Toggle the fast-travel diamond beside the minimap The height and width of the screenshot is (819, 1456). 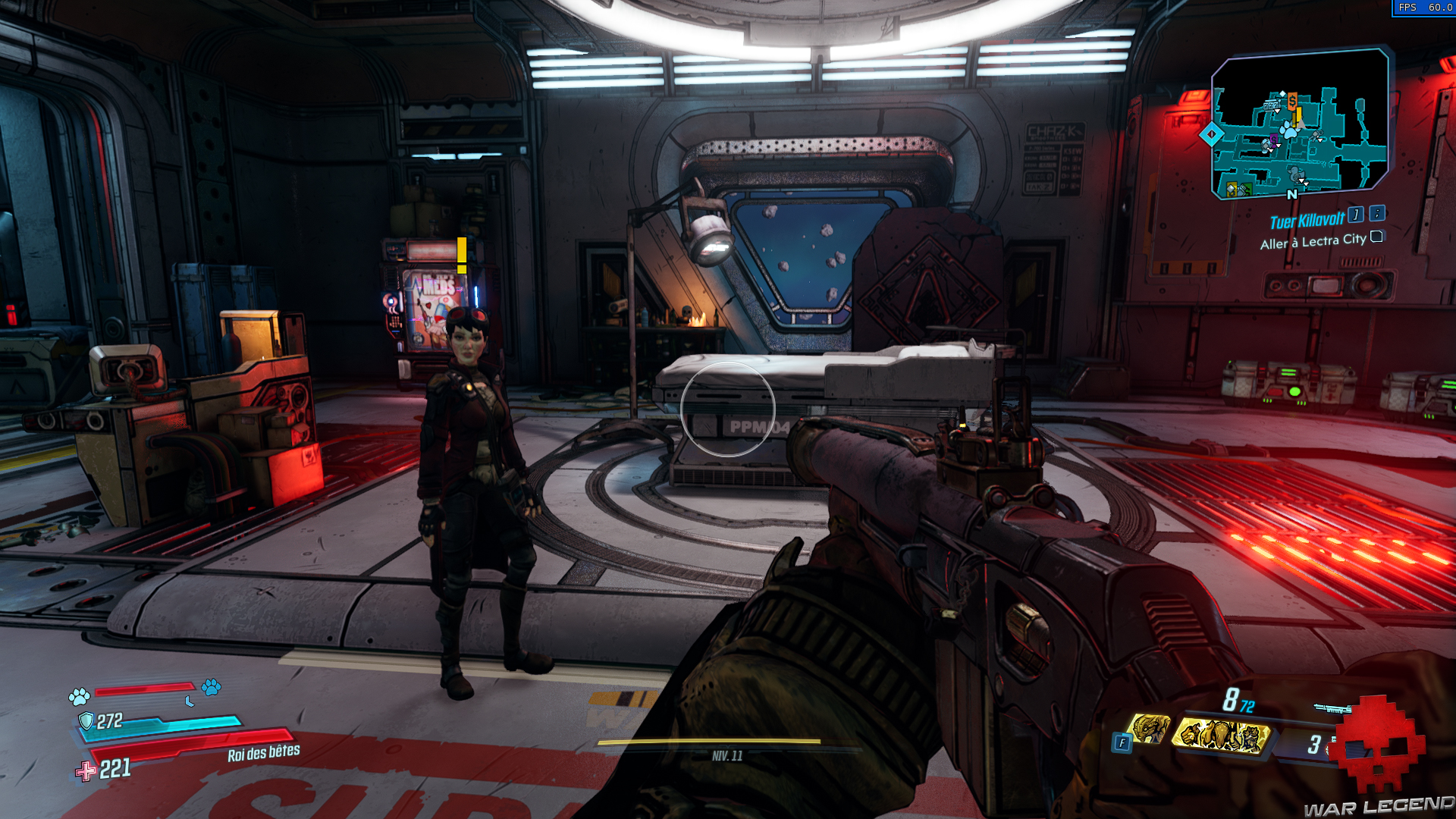point(1211,133)
